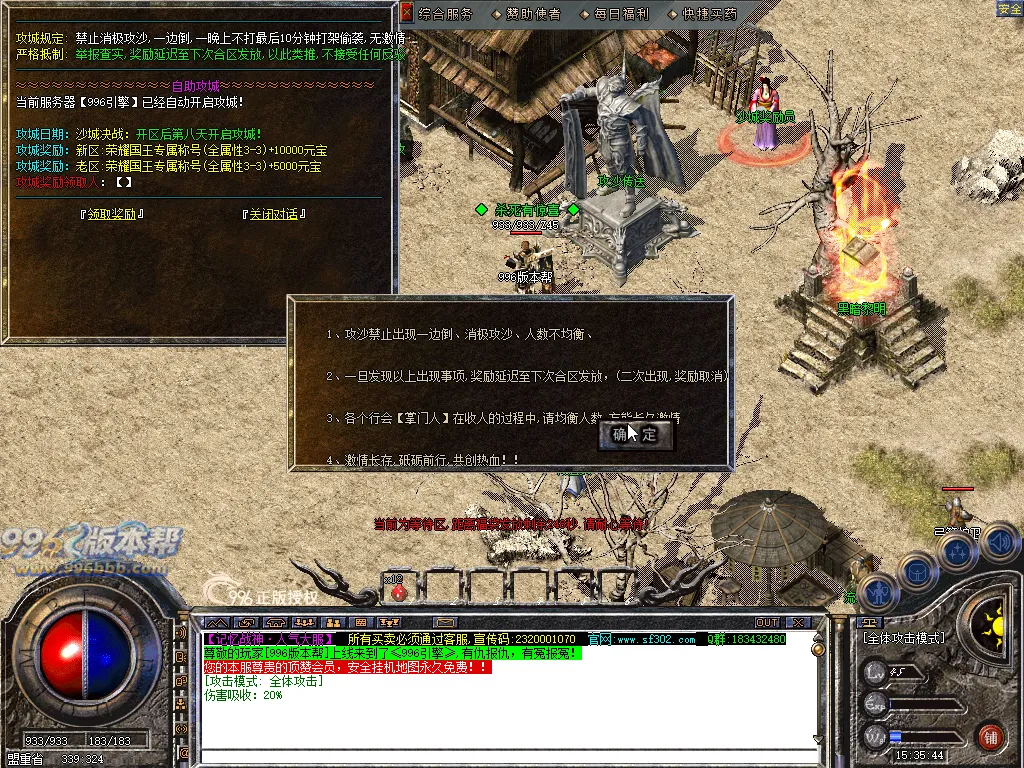Open the skills sparkle round icon
1024x768 pixels.
point(957,552)
